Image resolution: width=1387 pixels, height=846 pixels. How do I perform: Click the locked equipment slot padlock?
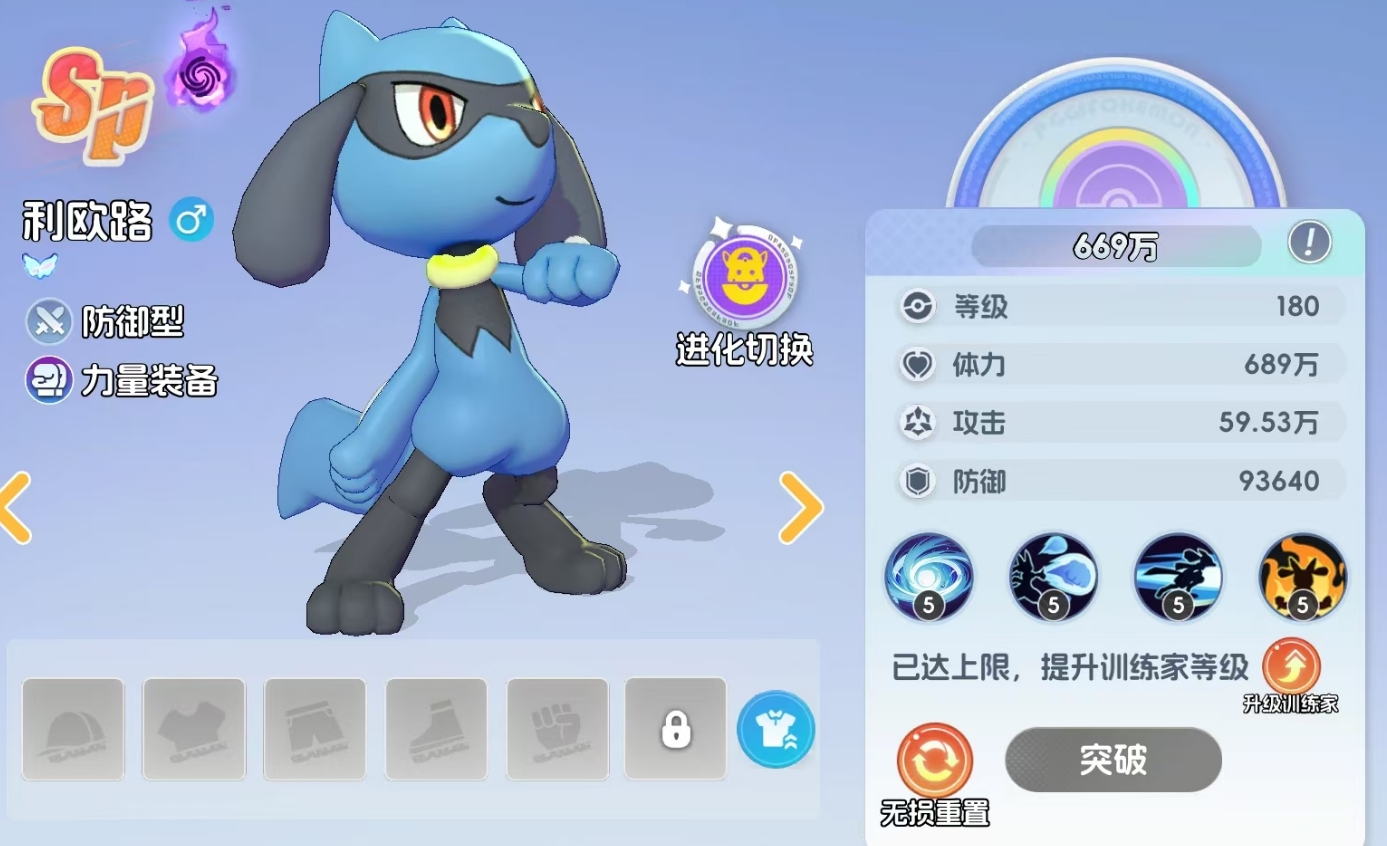[x=675, y=729]
